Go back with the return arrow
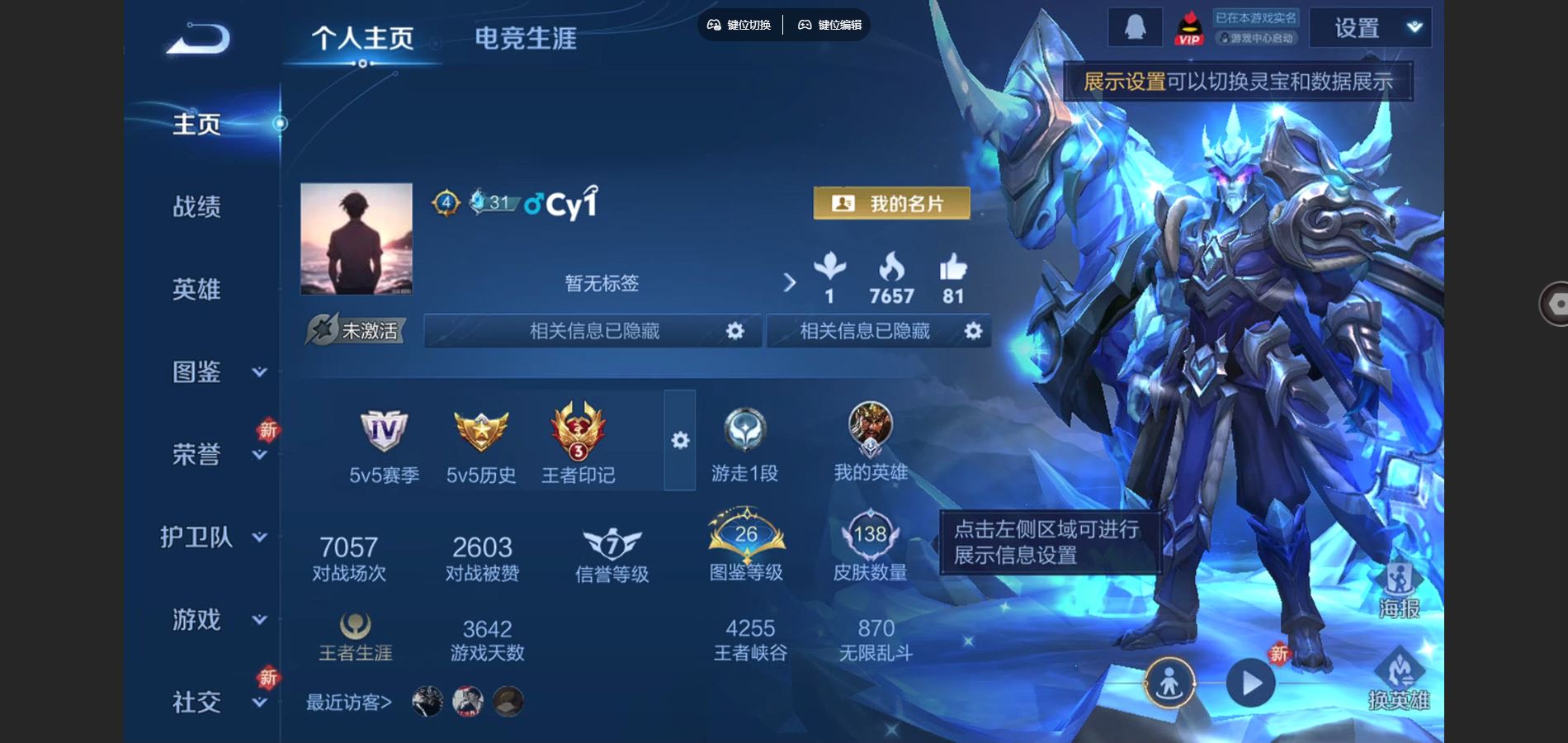Screen dimensions: 1568x743 click(198, 39)
